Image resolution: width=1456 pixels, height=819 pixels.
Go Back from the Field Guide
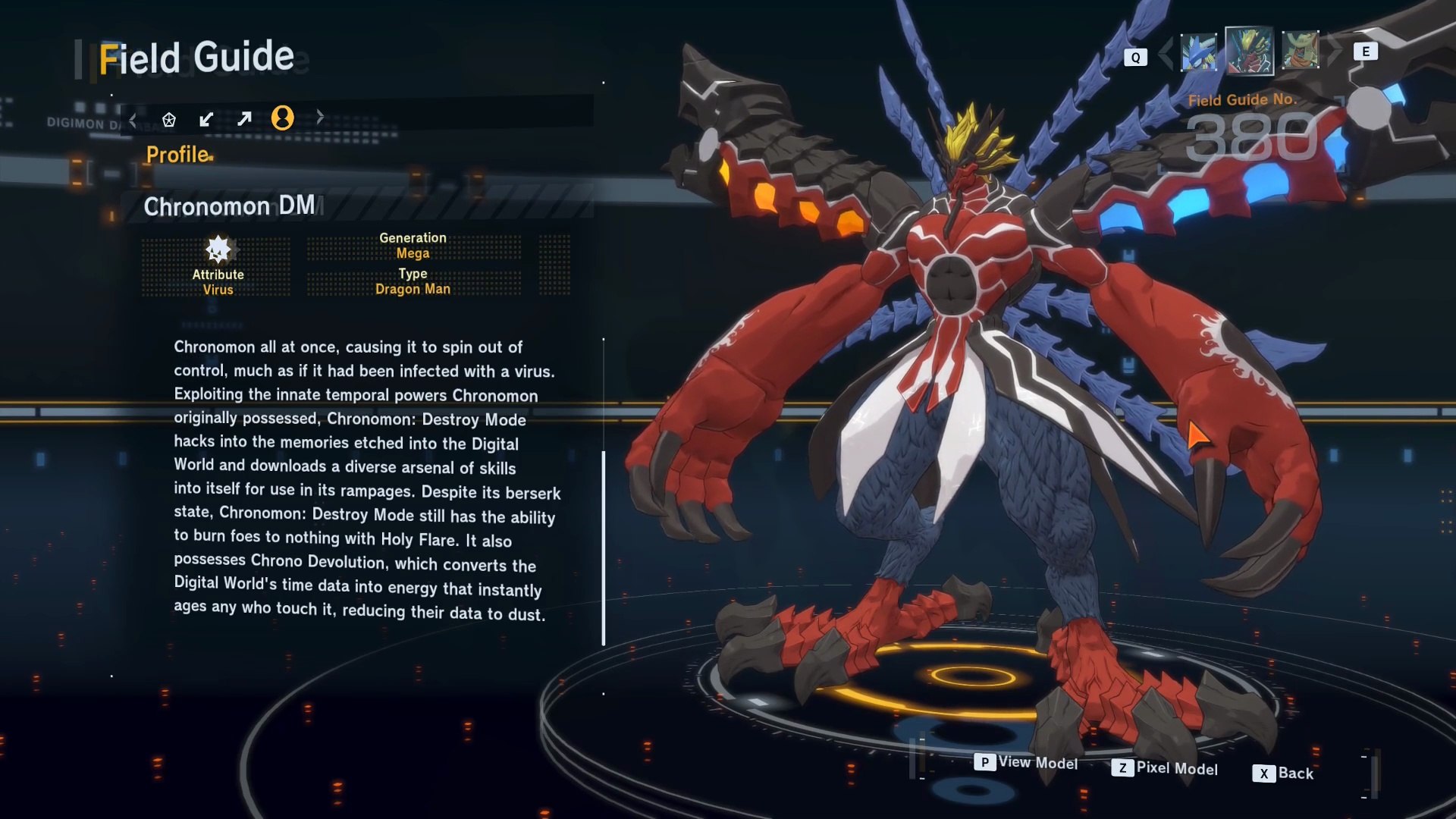coord(1283,773)
